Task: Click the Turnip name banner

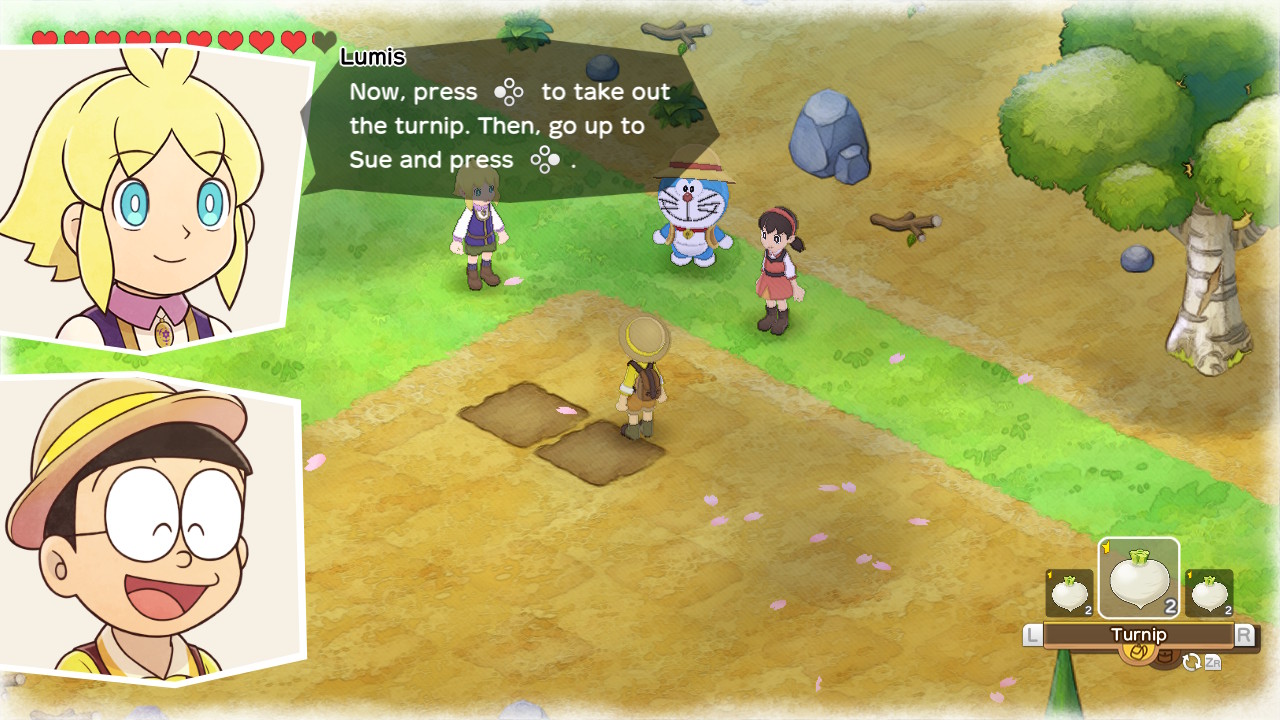Action: pos(1140,634)
